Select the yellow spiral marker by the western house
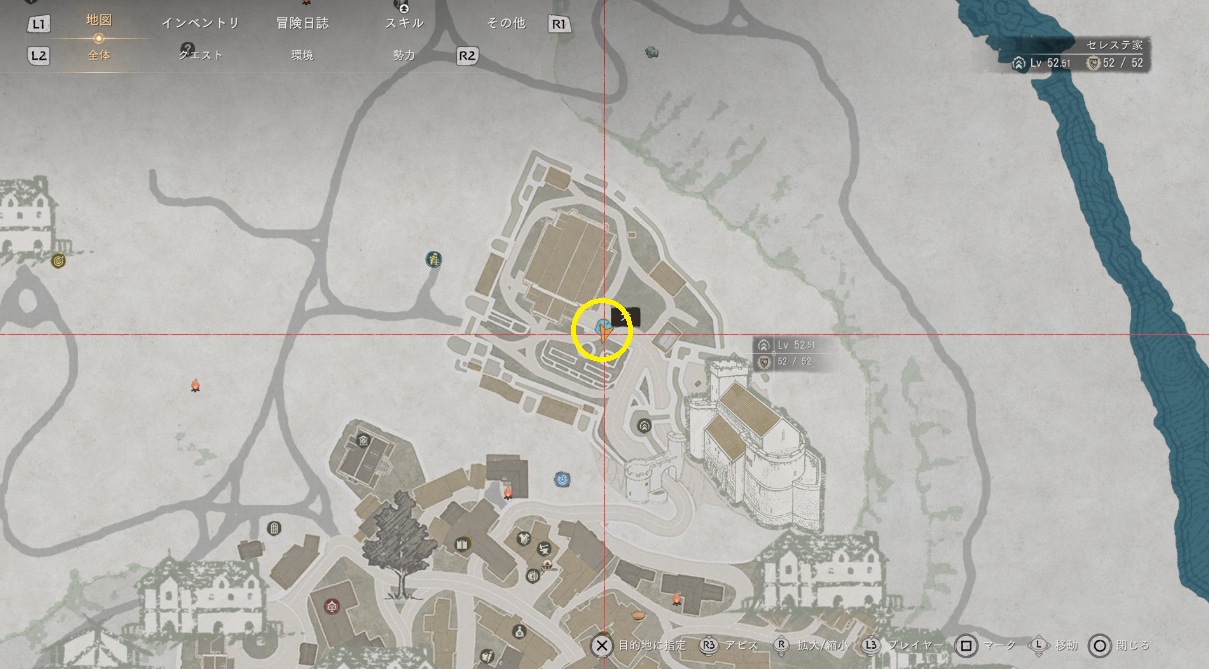This screenshot has height=669, width=1209. [x=58, y=261]
